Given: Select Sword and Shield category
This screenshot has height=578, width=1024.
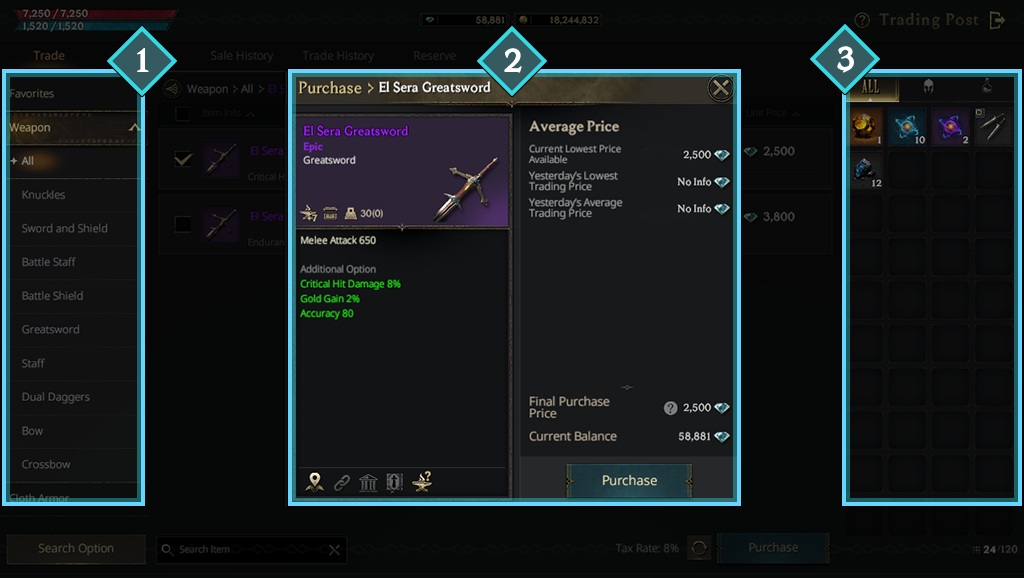Looking at the screenshot, I should pyautogui.click(x=65, y=229).
